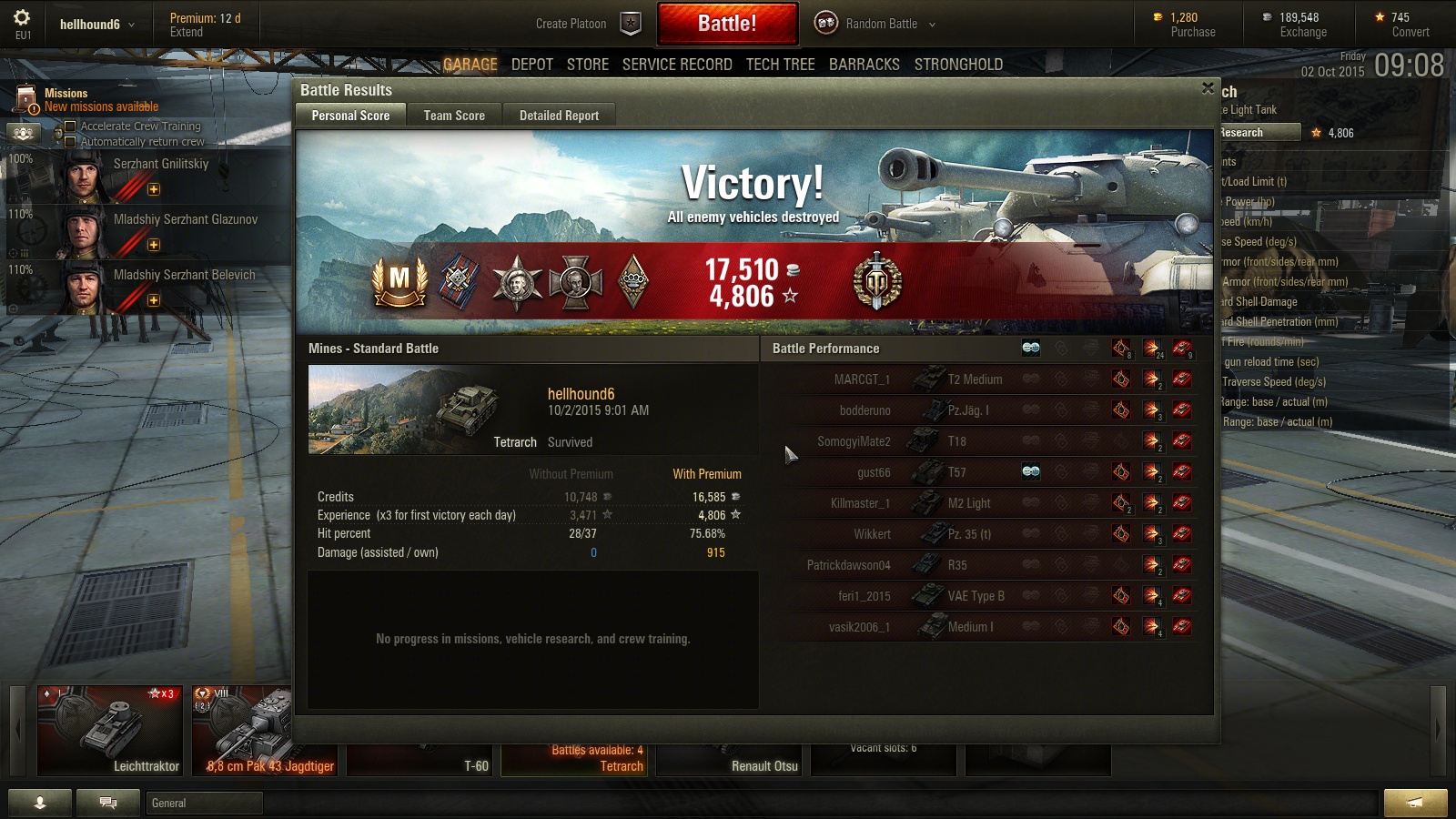This screenshot has height=819, width=1456.
Task: Open the Stronghold menu
Action: click(958, 65)
